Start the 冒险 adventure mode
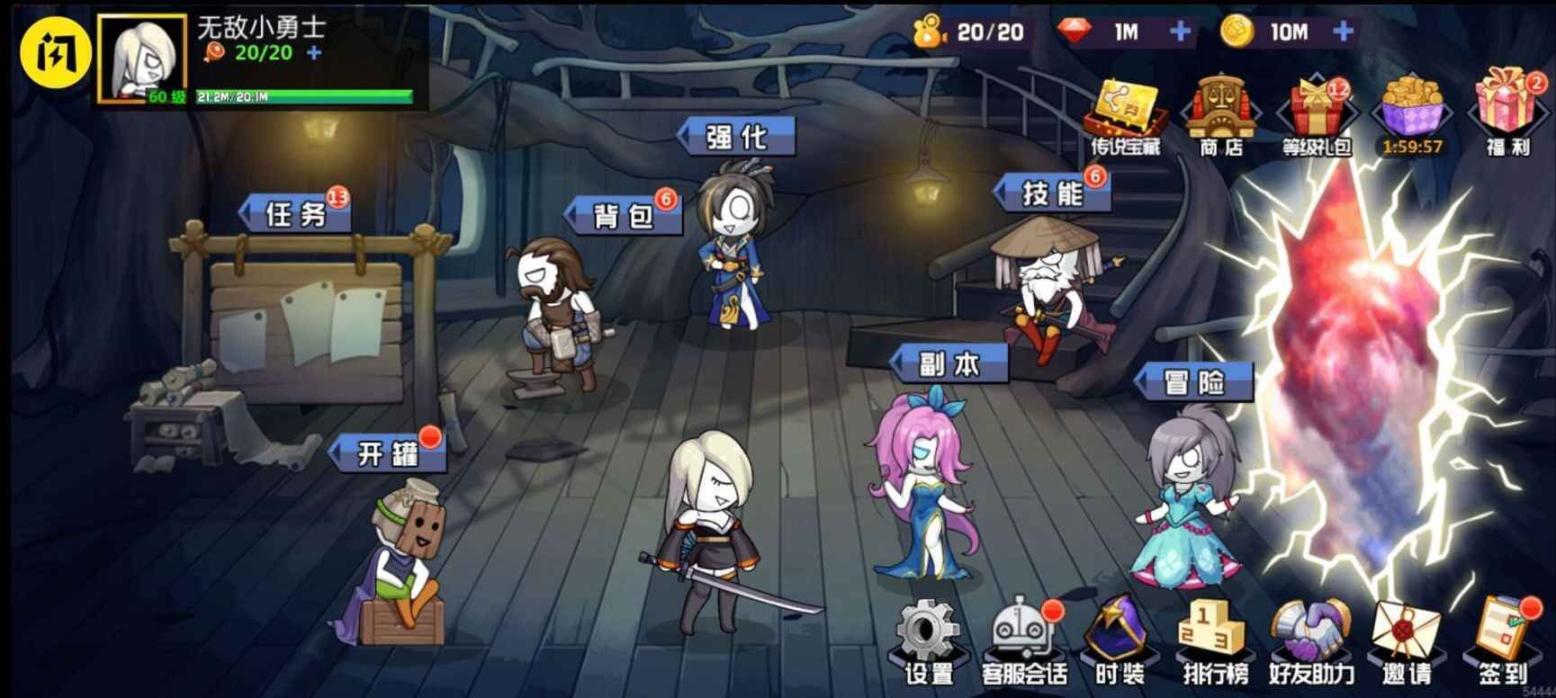Viewport: 1556px width, 698px height. 1194,382
